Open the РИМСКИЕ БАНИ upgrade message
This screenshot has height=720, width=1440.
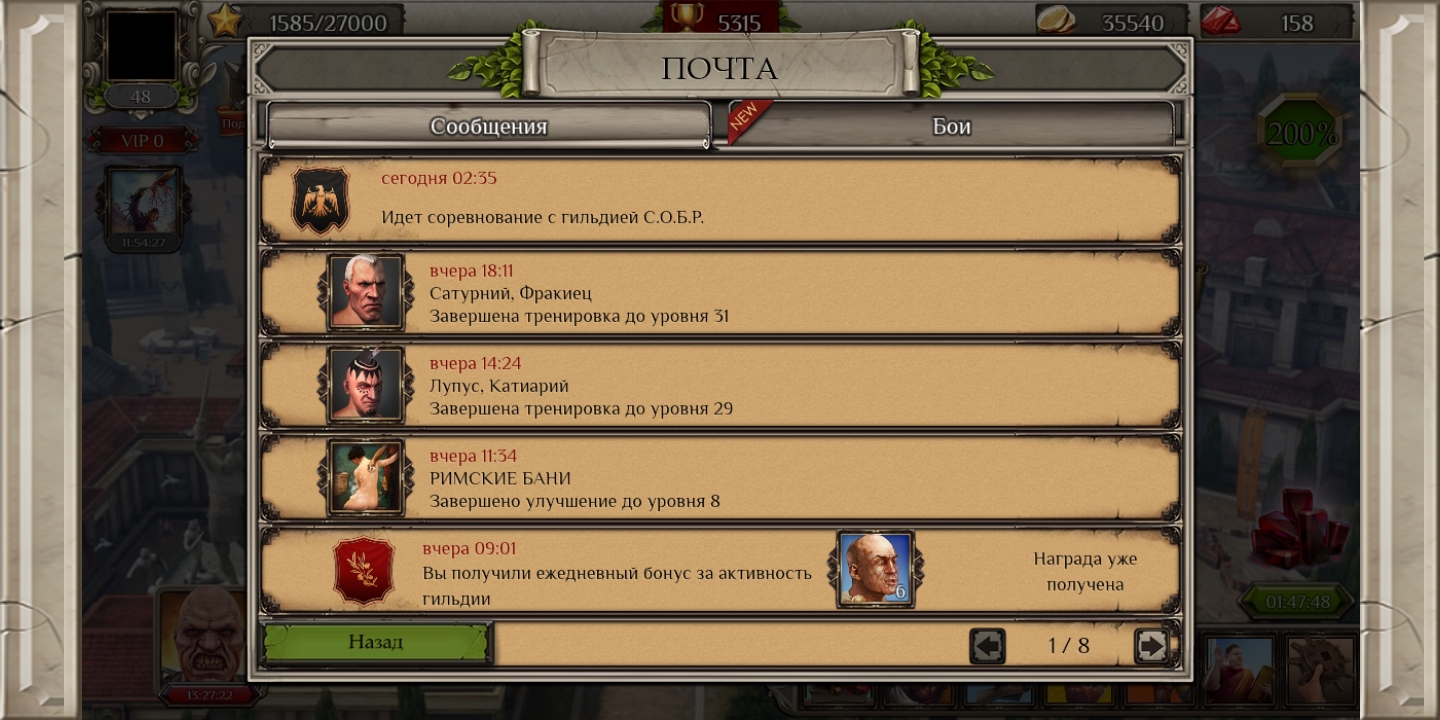(720, 478)
